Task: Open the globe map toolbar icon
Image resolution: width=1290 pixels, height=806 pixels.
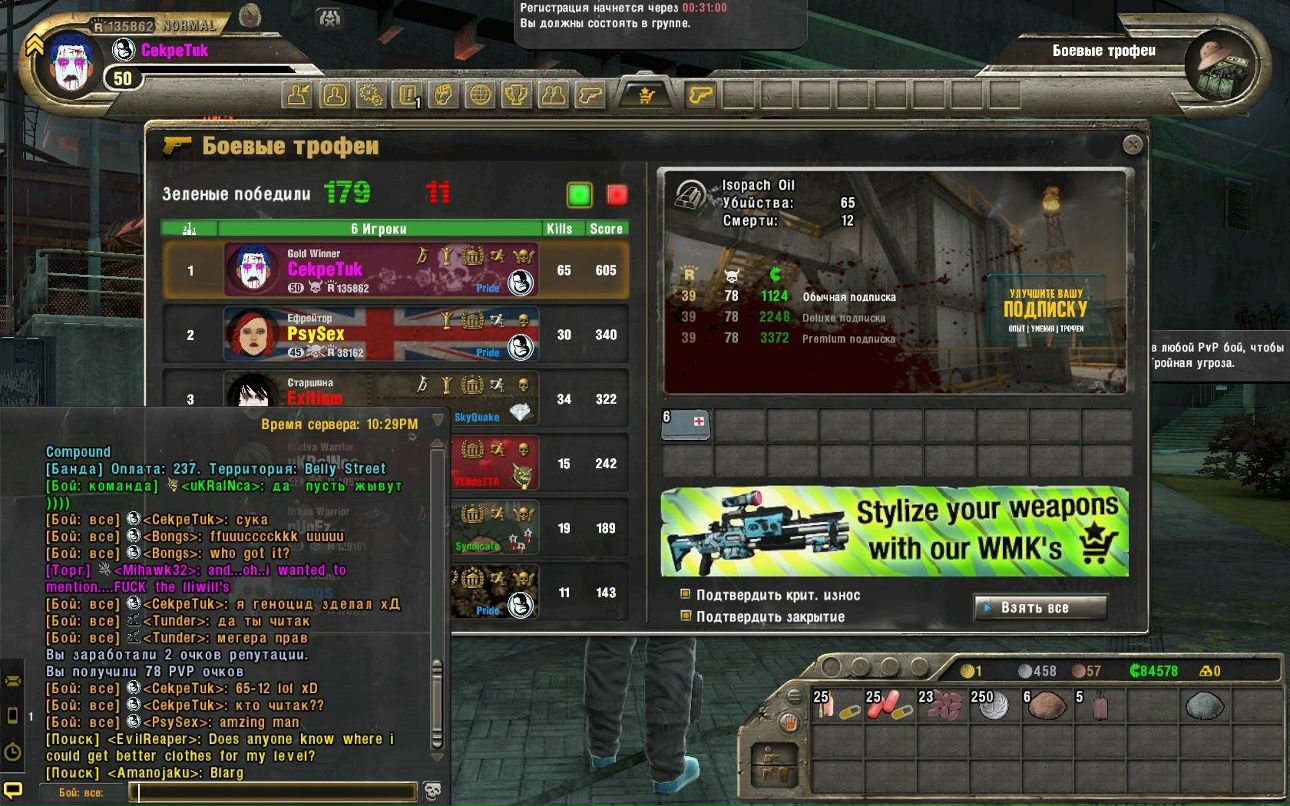Action: tap(481, 95)
